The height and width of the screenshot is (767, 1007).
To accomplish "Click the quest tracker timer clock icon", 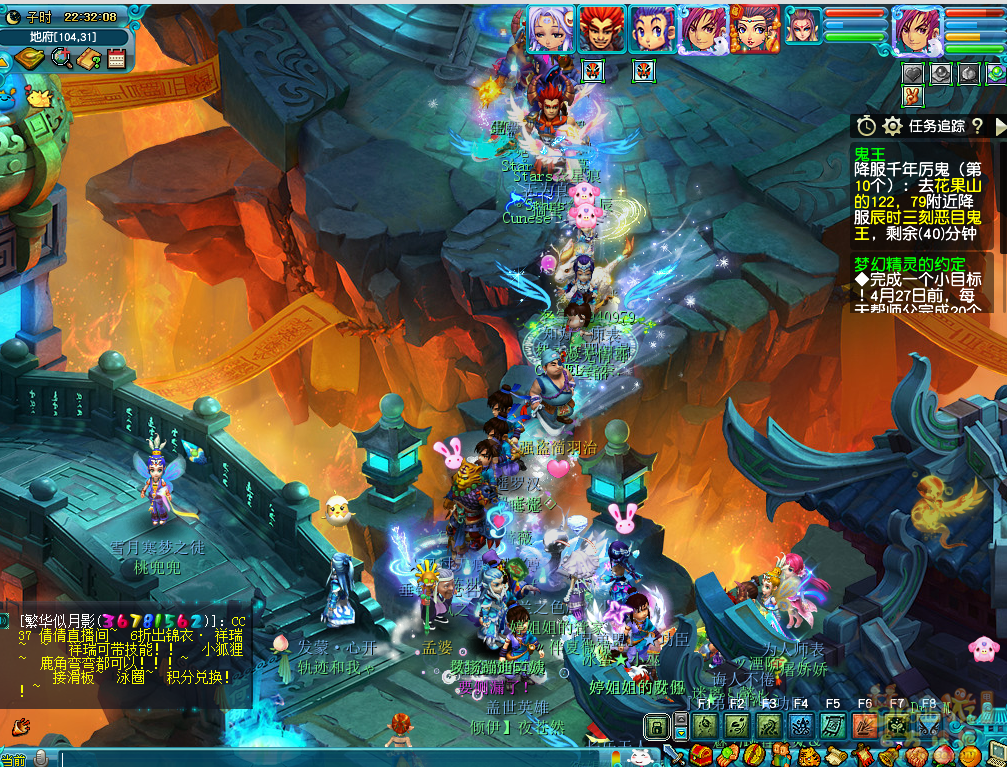I will [x=866, y=126].
